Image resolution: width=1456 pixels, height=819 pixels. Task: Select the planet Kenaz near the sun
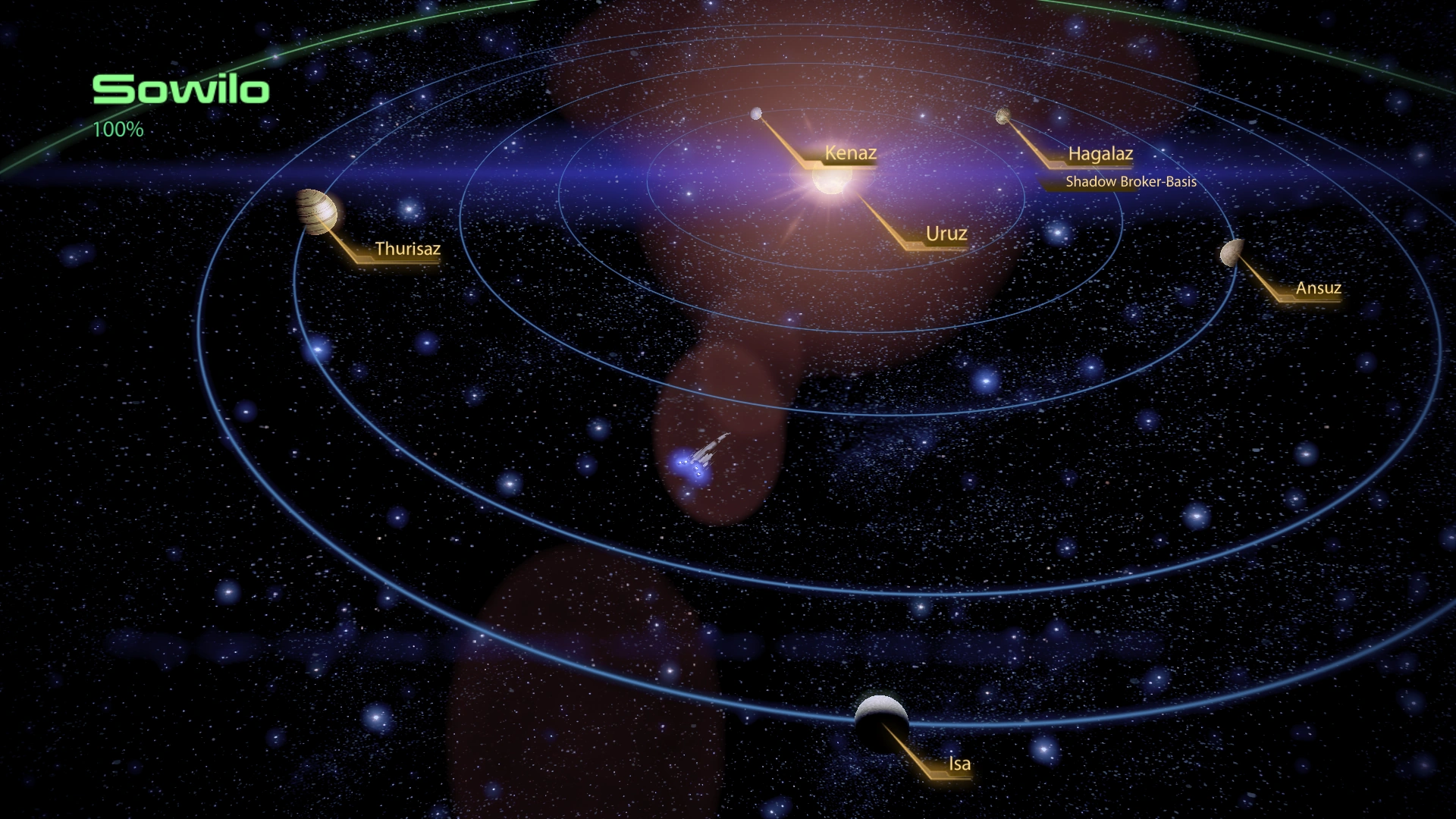coord(755,114)
